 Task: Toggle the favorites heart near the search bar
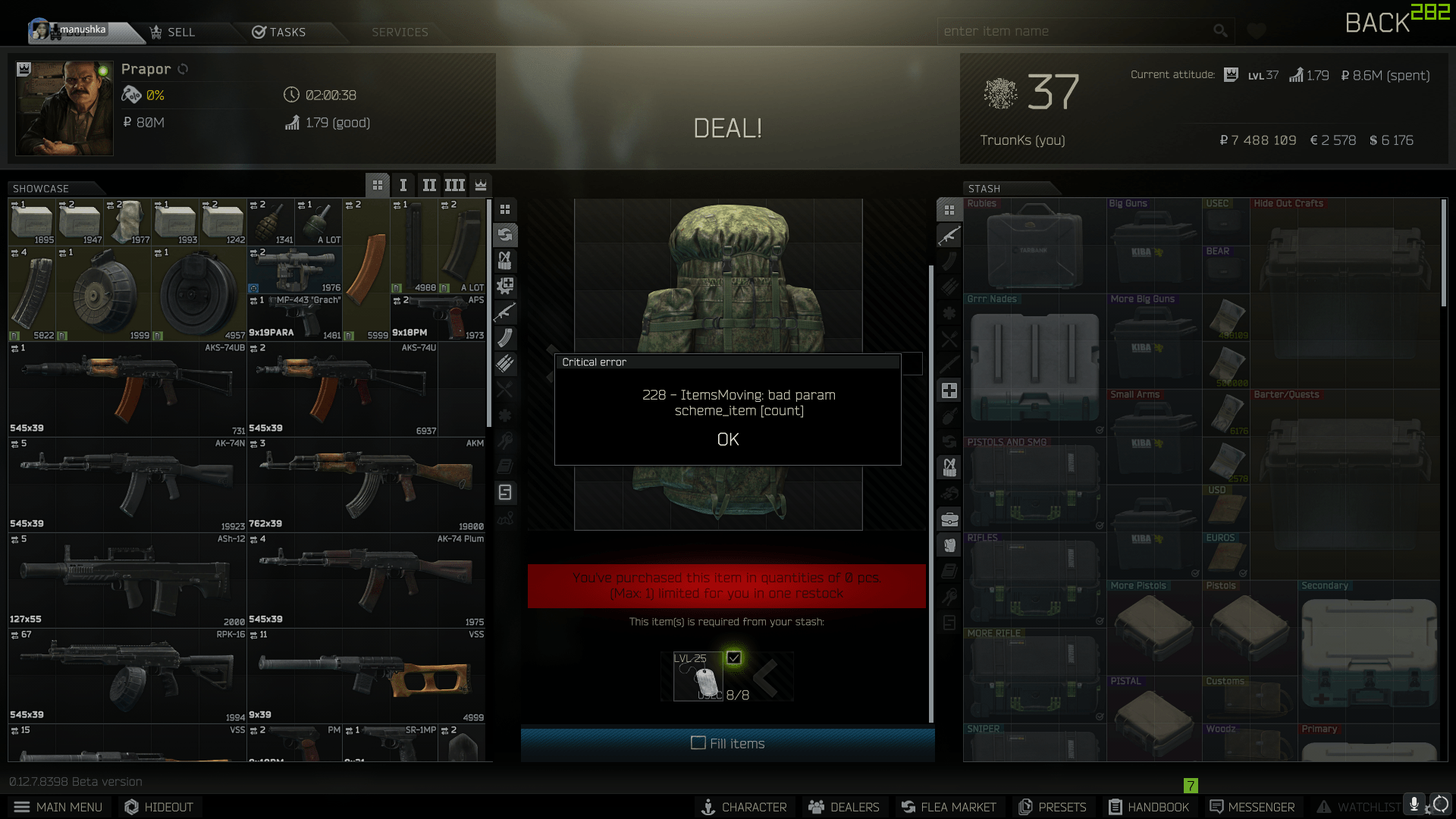[1257, 31]
